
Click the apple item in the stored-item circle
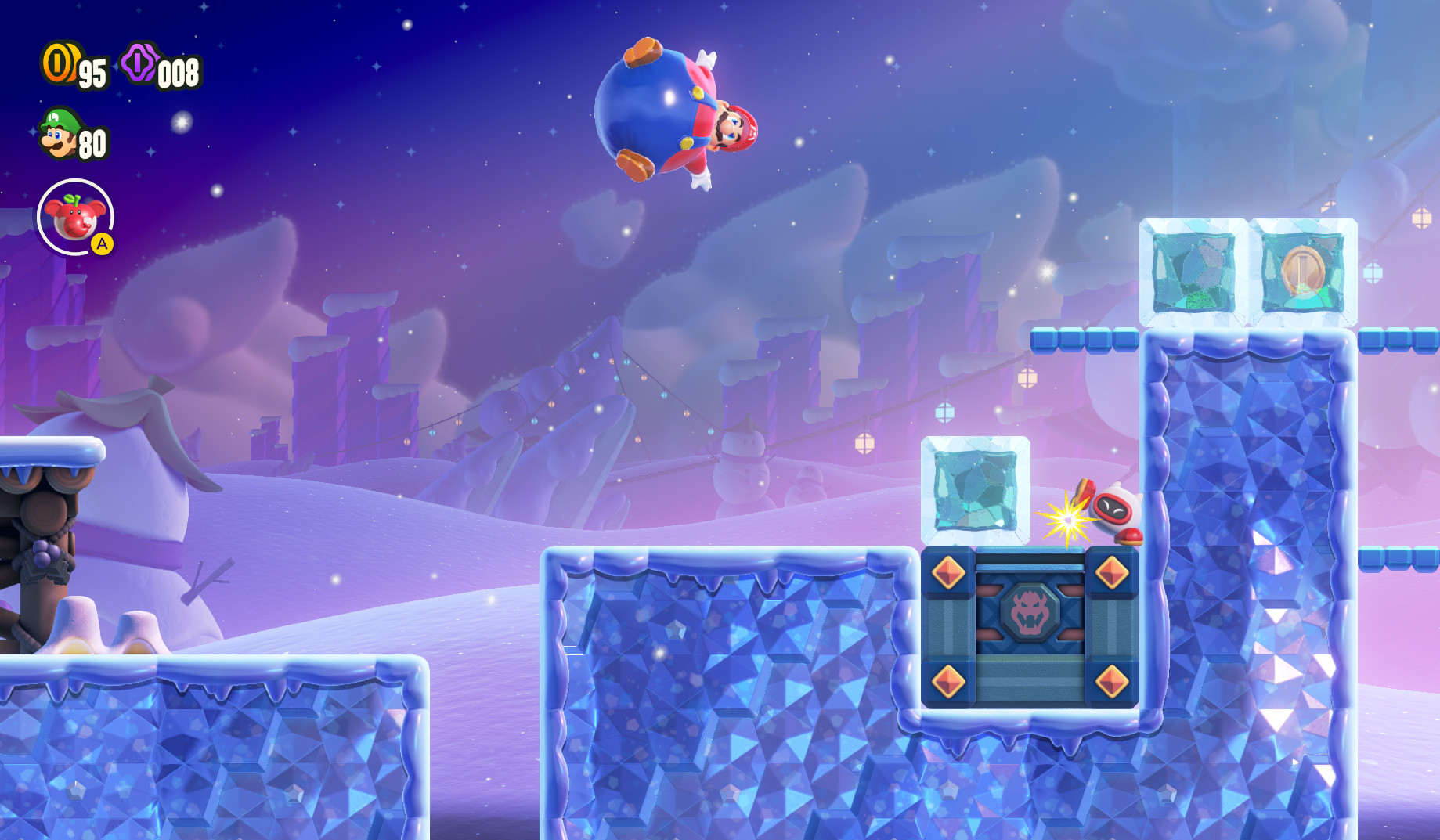tap(73, 219)
